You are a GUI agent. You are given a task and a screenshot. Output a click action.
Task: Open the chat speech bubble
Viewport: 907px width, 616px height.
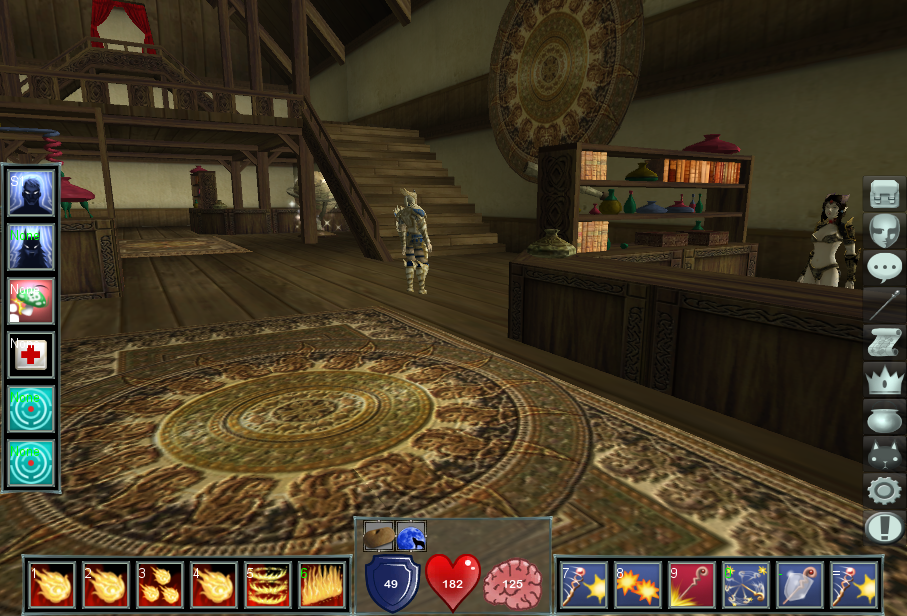tap(884, 268)
